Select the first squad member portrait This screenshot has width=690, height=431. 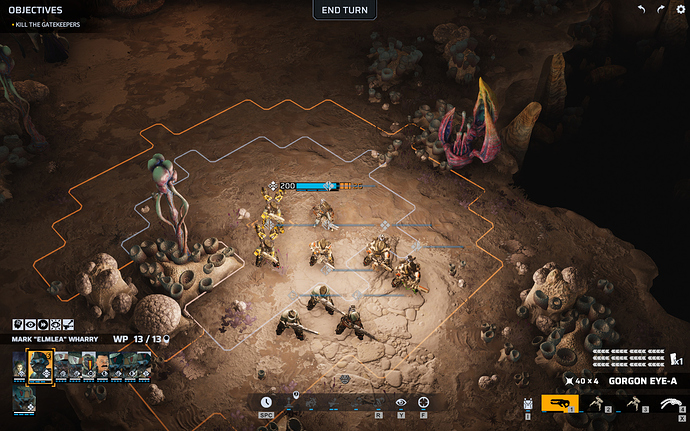coord(20,366)
